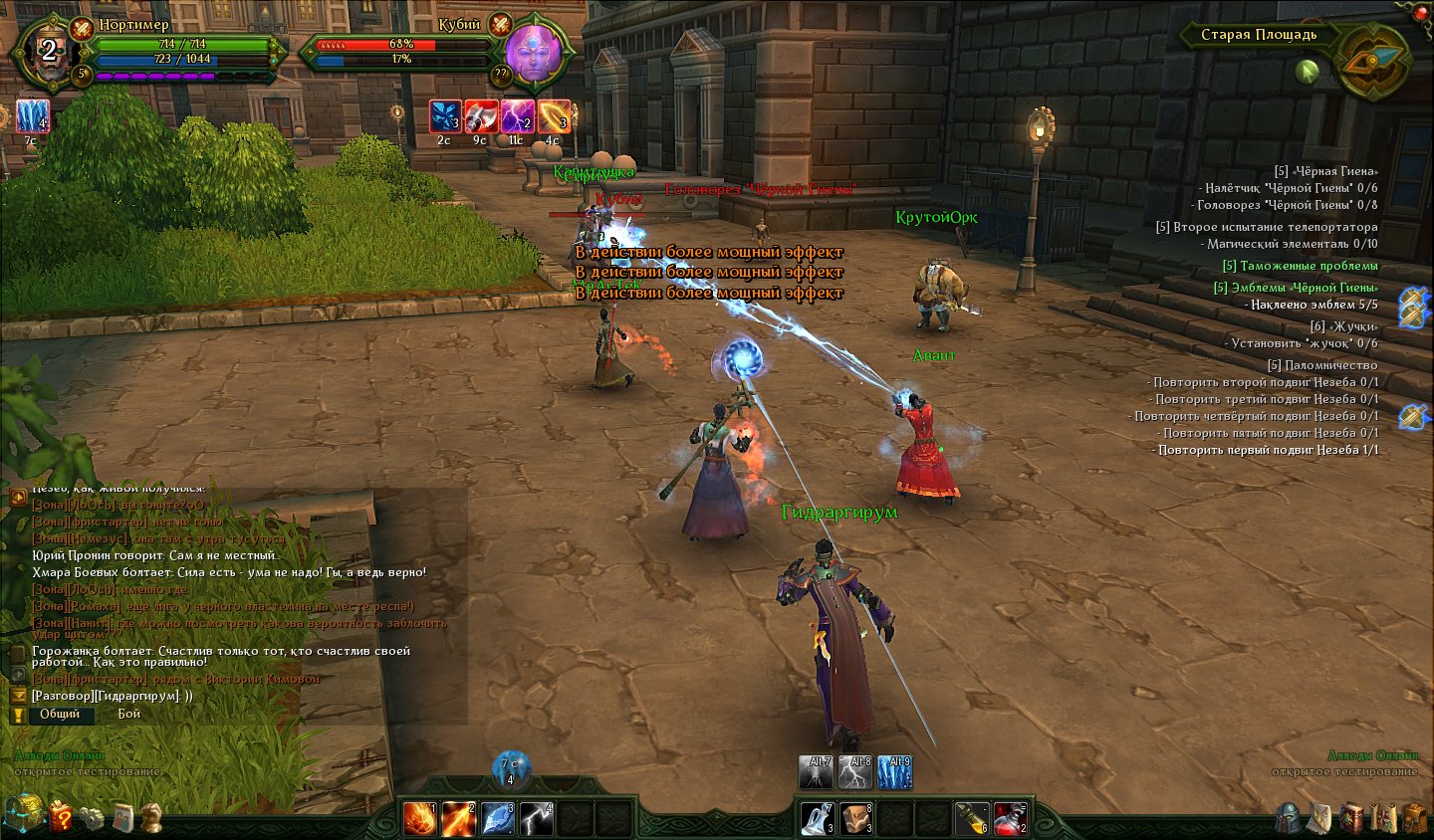
Task: Cast the Alt-8 lightning strike ability
Action: [855, 772]
